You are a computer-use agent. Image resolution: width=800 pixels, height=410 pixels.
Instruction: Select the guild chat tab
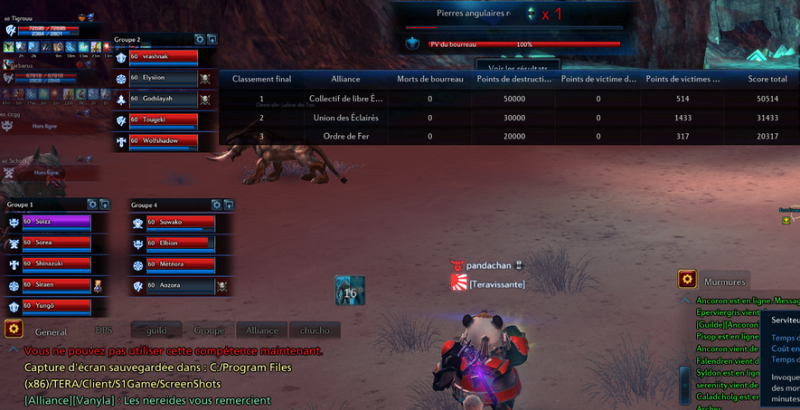155,330
